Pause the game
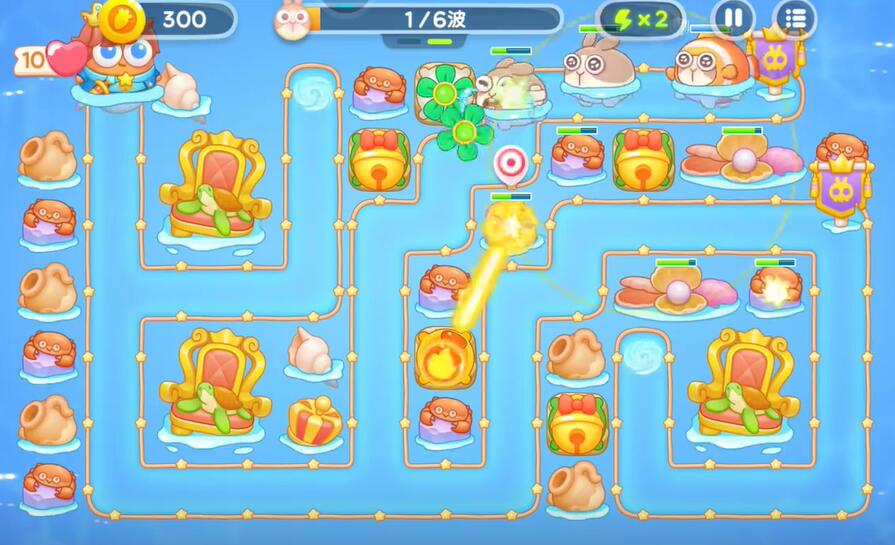The height and width of the screenshot is (545, 895). tap(733, 18)
